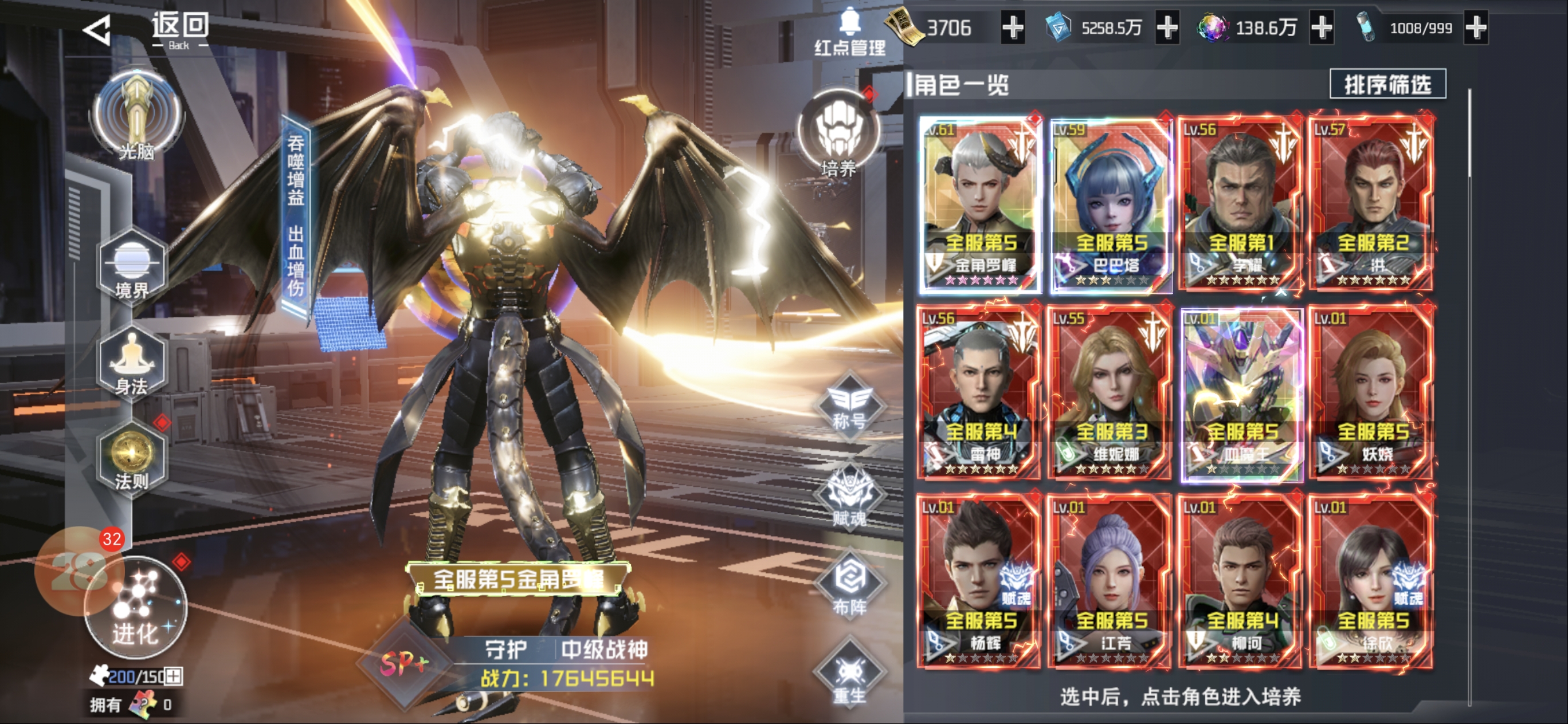
Task: Add more of the 3706 ticket currency
Action: 1013,28
